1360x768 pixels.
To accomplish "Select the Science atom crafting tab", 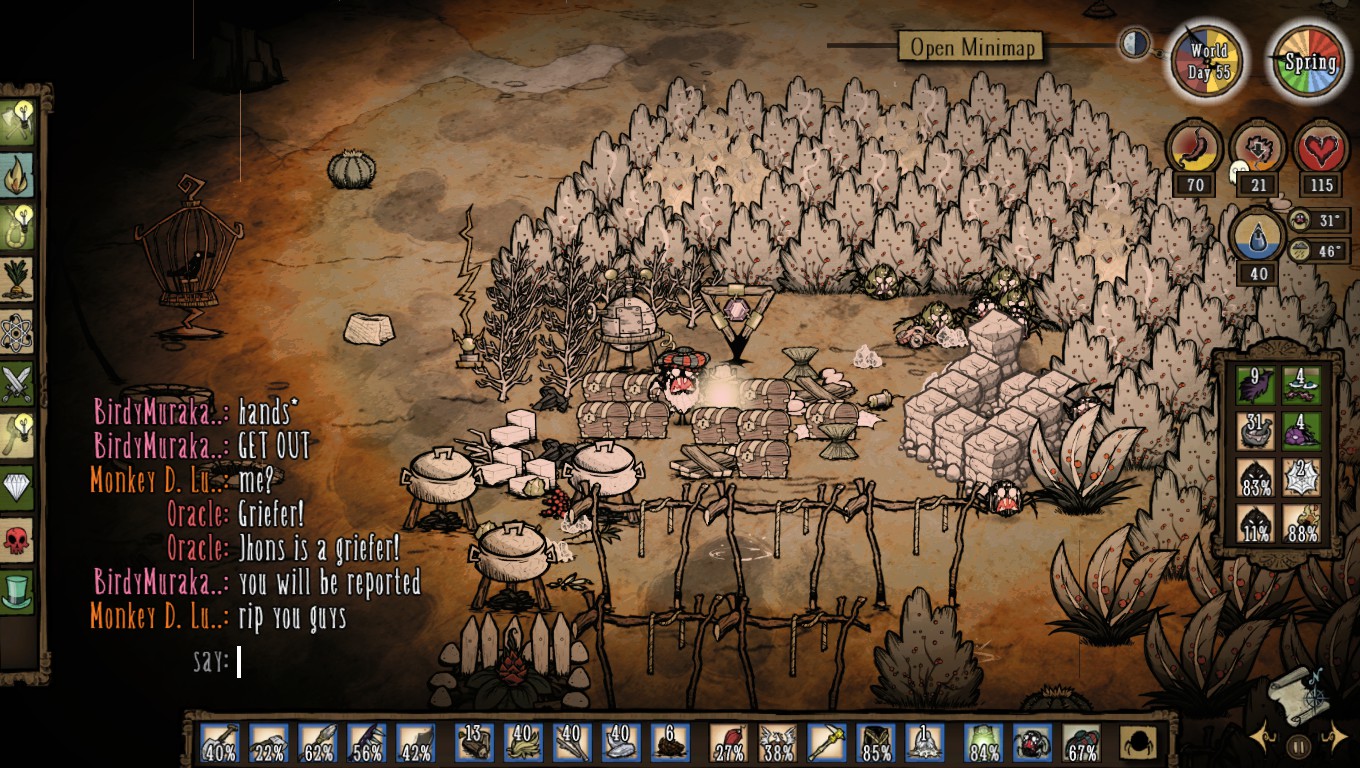I will click(17, 331).
